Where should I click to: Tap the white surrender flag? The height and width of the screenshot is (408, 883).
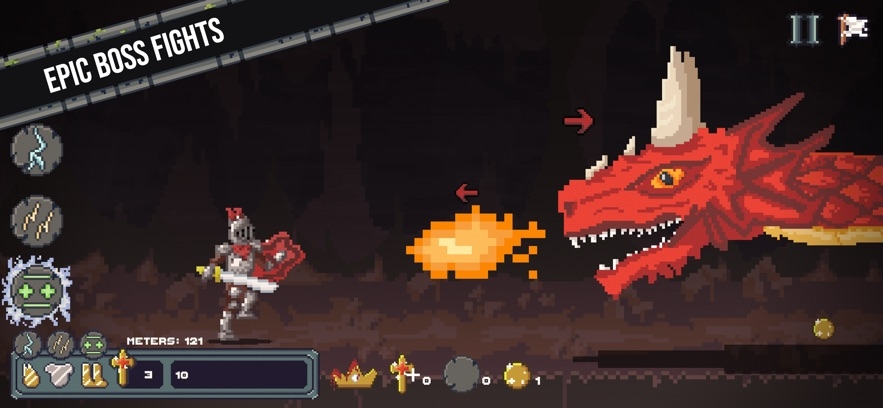pyautogui.click(x=853, y=29)
